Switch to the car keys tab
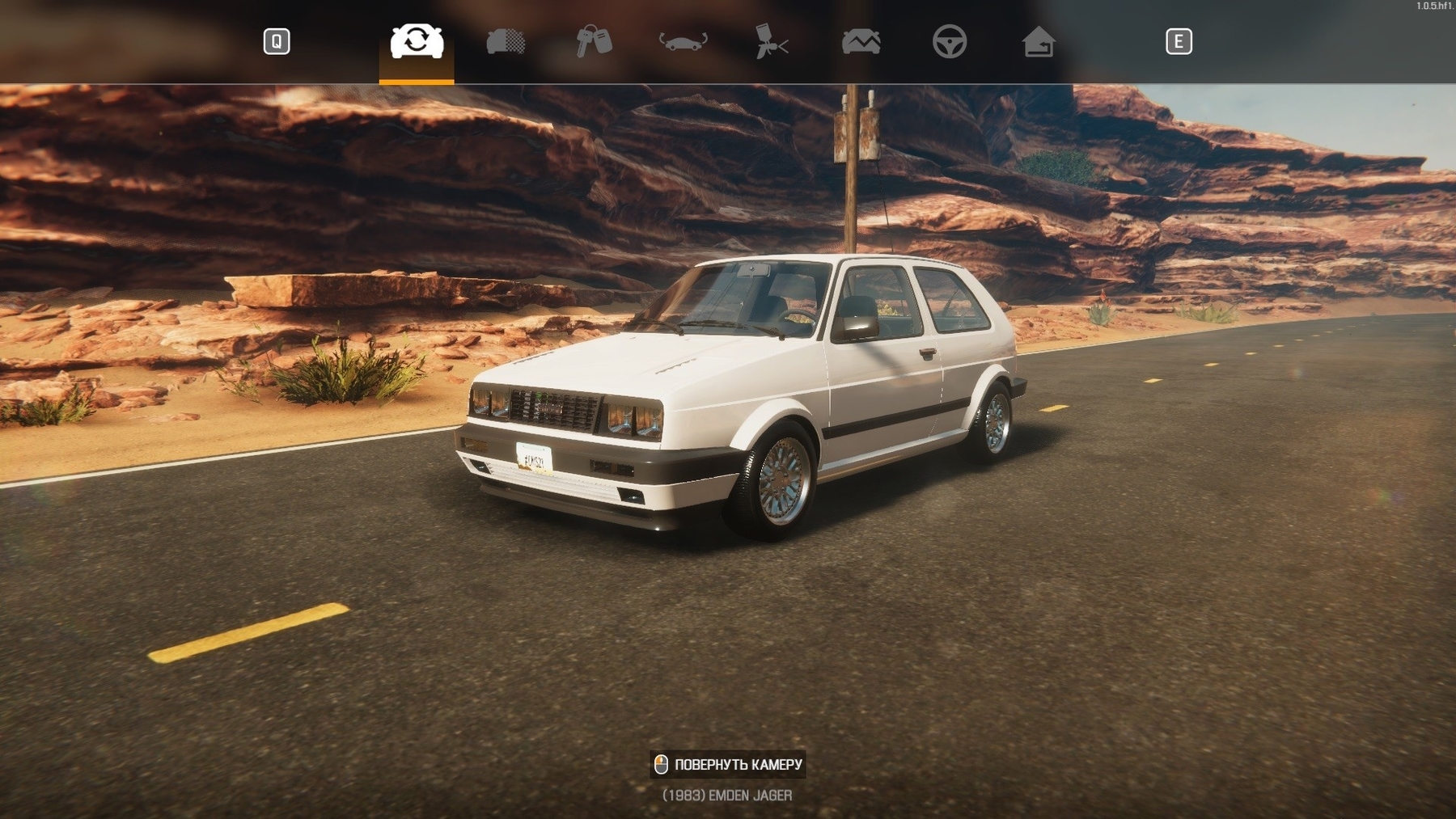The width and height of the screenshot is (1456, 819). click(x=594, y=41)
